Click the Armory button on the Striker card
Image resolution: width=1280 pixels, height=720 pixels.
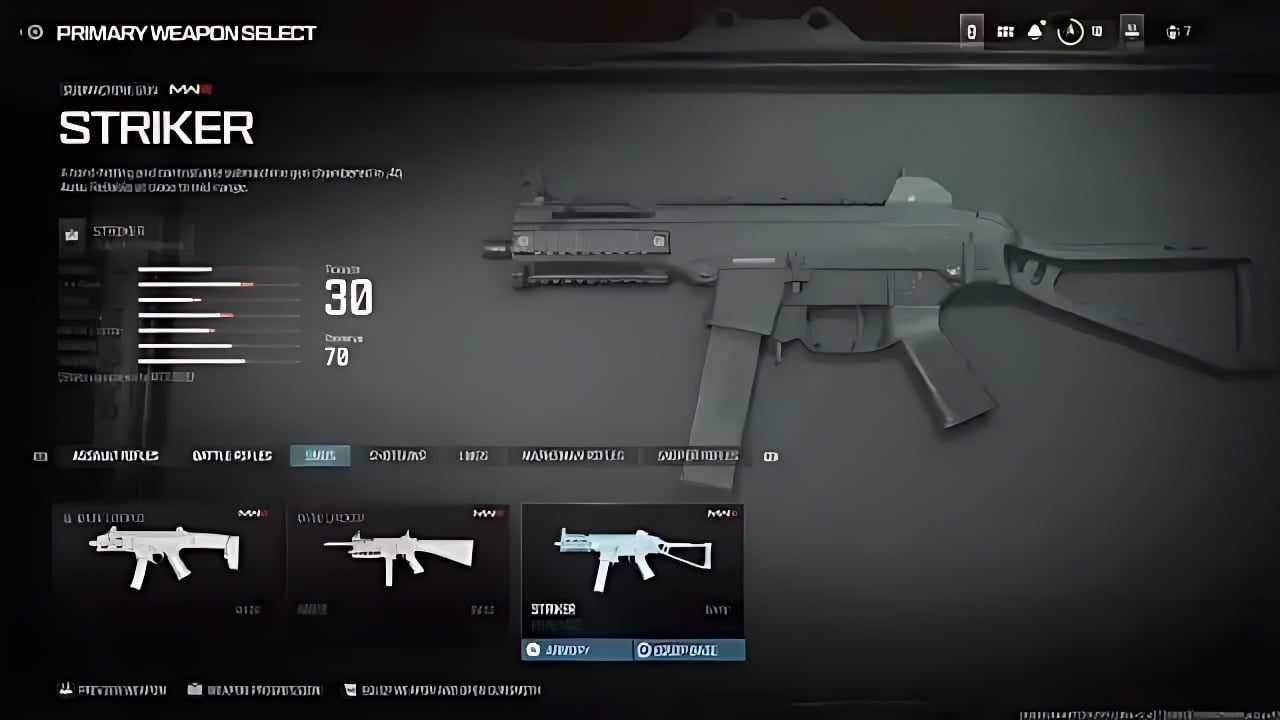pyautogui.click(x=570, y=649)
